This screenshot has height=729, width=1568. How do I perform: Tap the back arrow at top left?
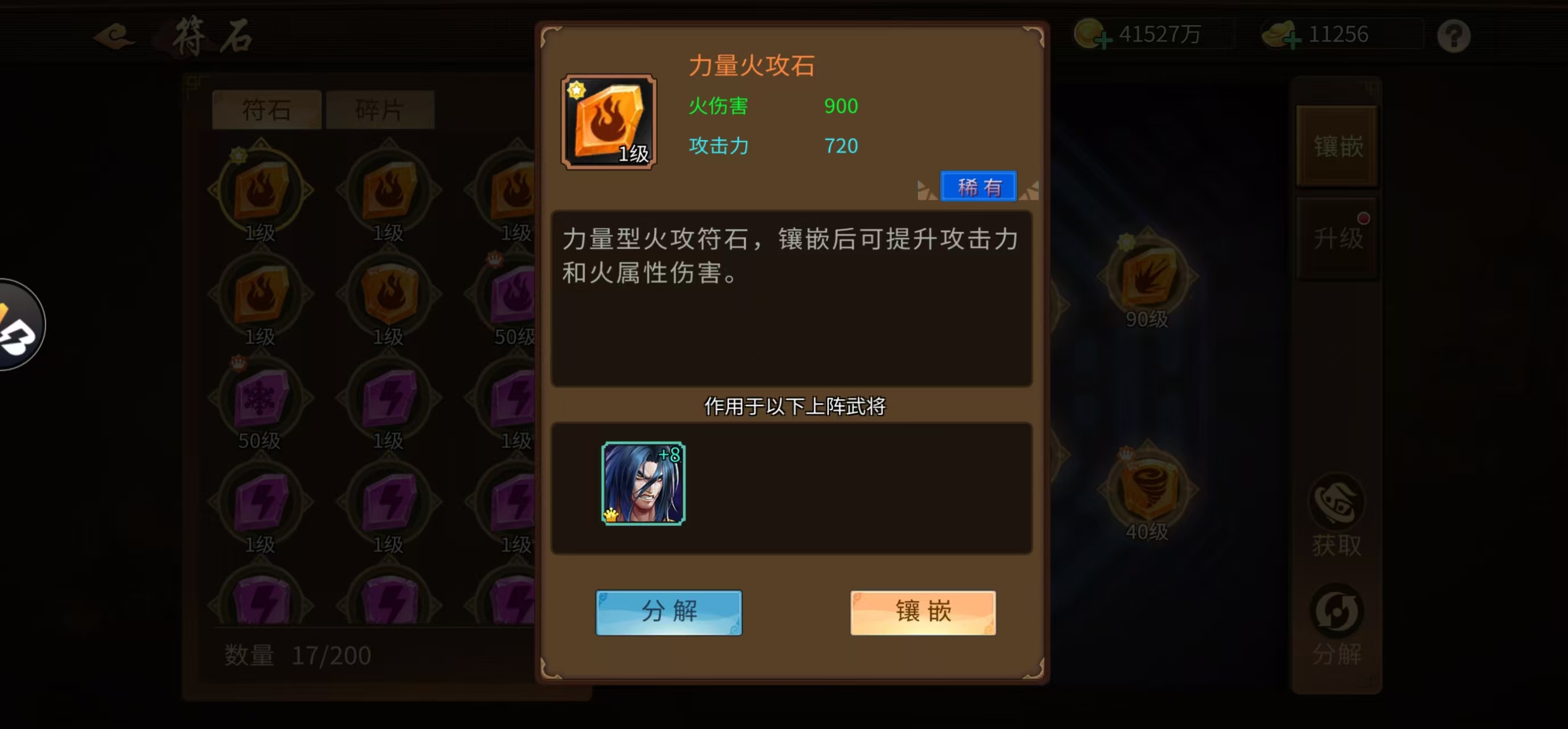point(113,36)
